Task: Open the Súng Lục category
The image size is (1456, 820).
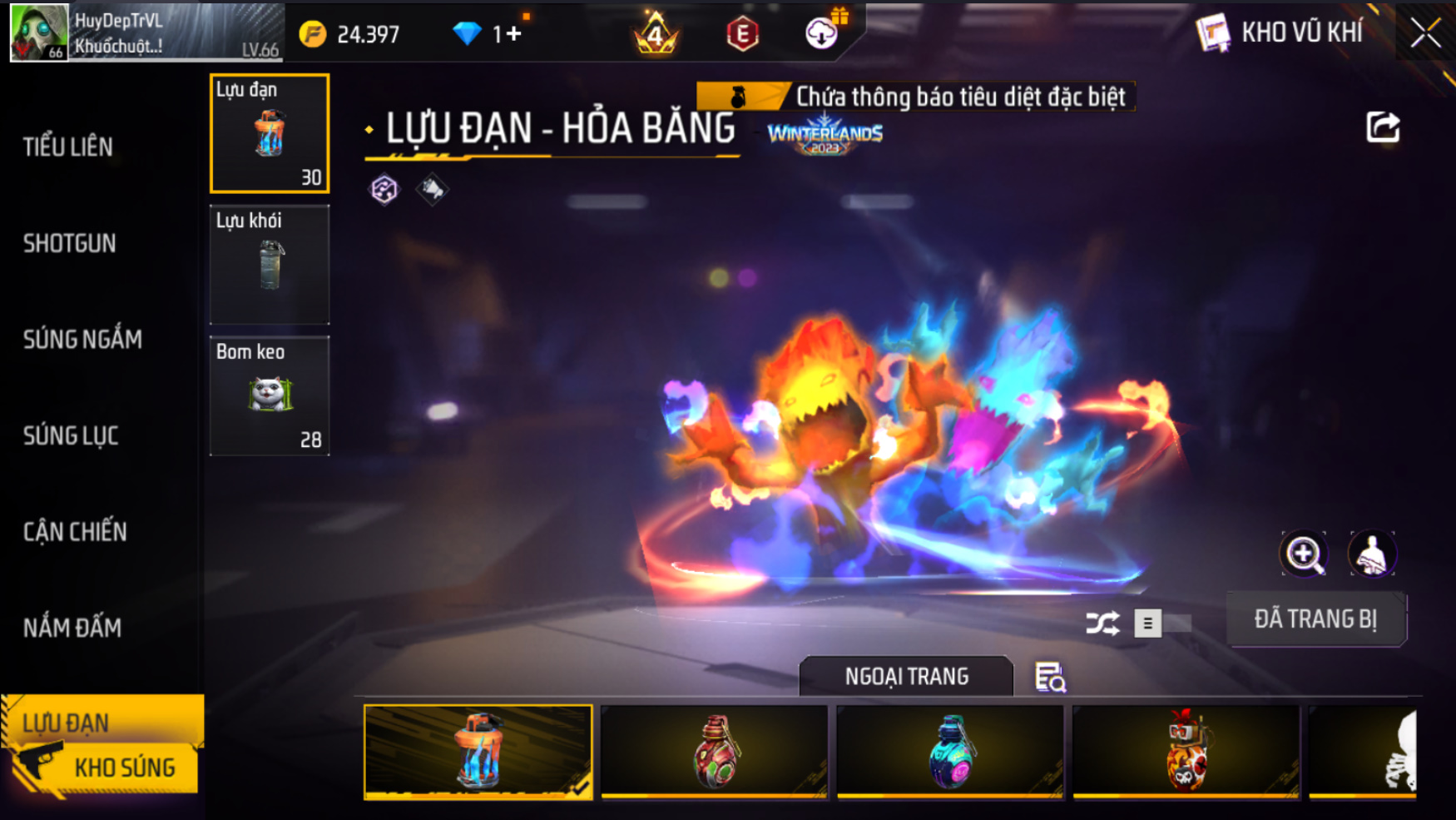Action: pyautogui.click(x=71, y=435)
